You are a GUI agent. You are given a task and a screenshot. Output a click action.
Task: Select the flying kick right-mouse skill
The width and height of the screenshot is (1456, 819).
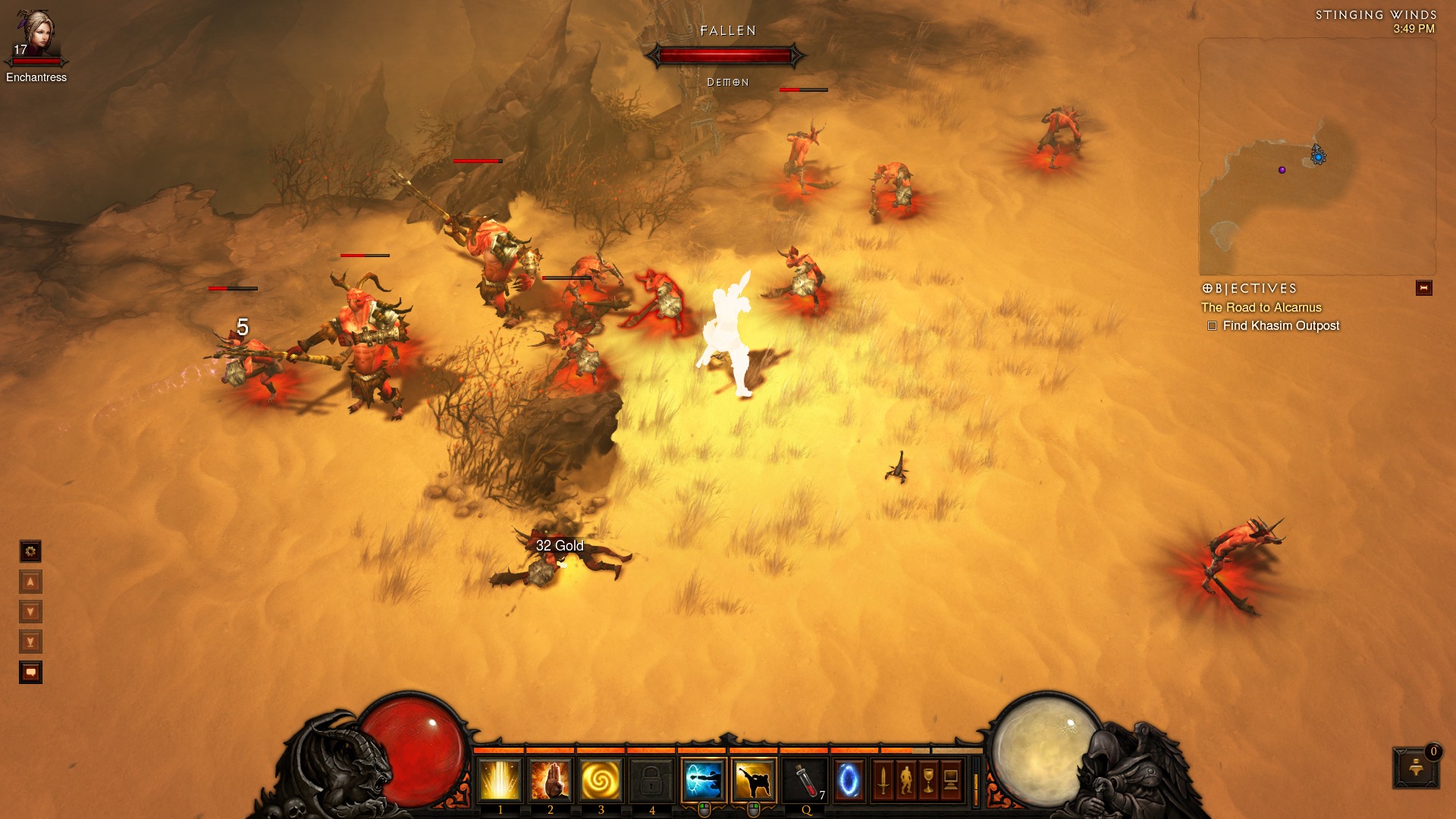pos(754,780)
